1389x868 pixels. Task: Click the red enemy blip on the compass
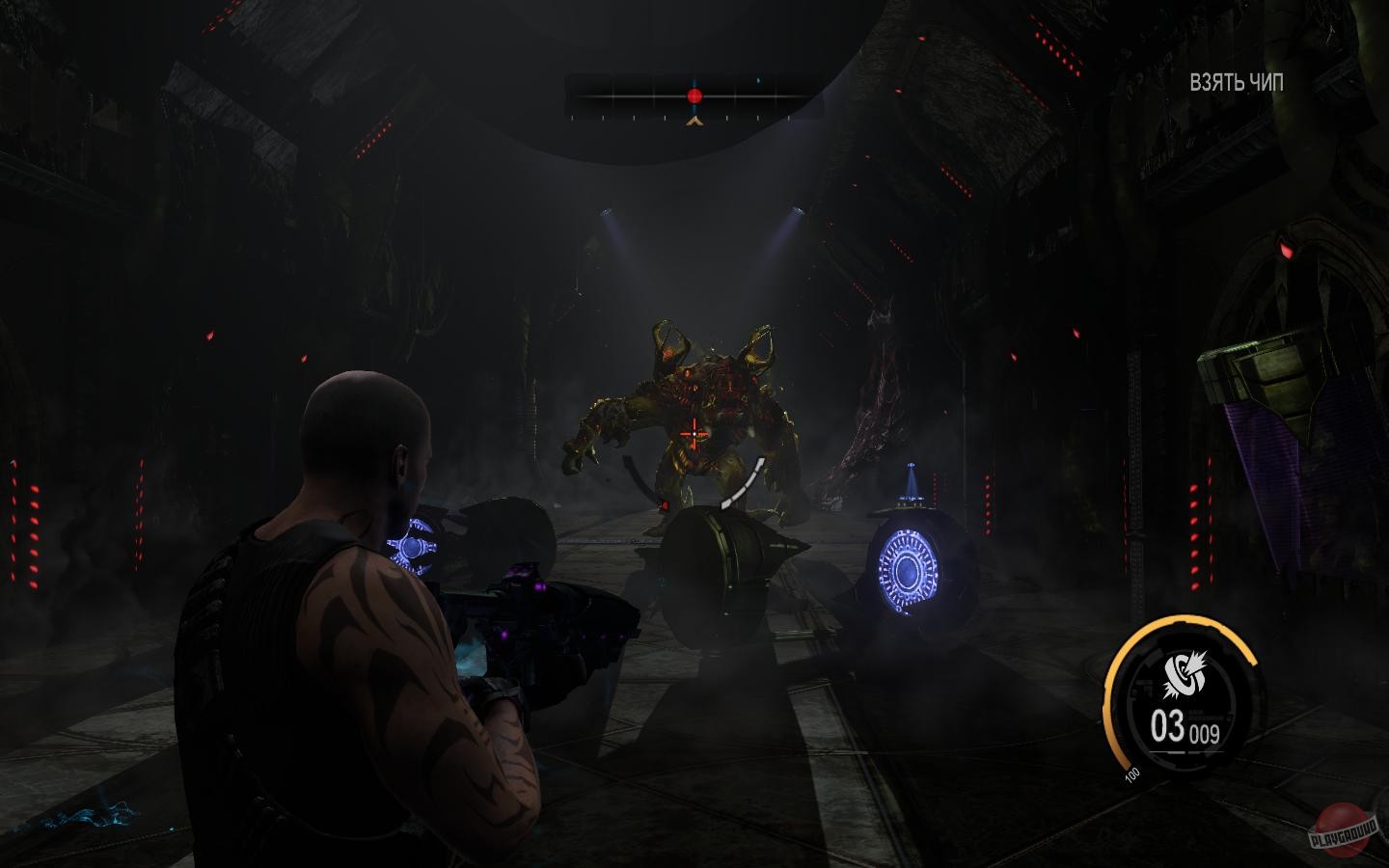click(x=694, y=94)
